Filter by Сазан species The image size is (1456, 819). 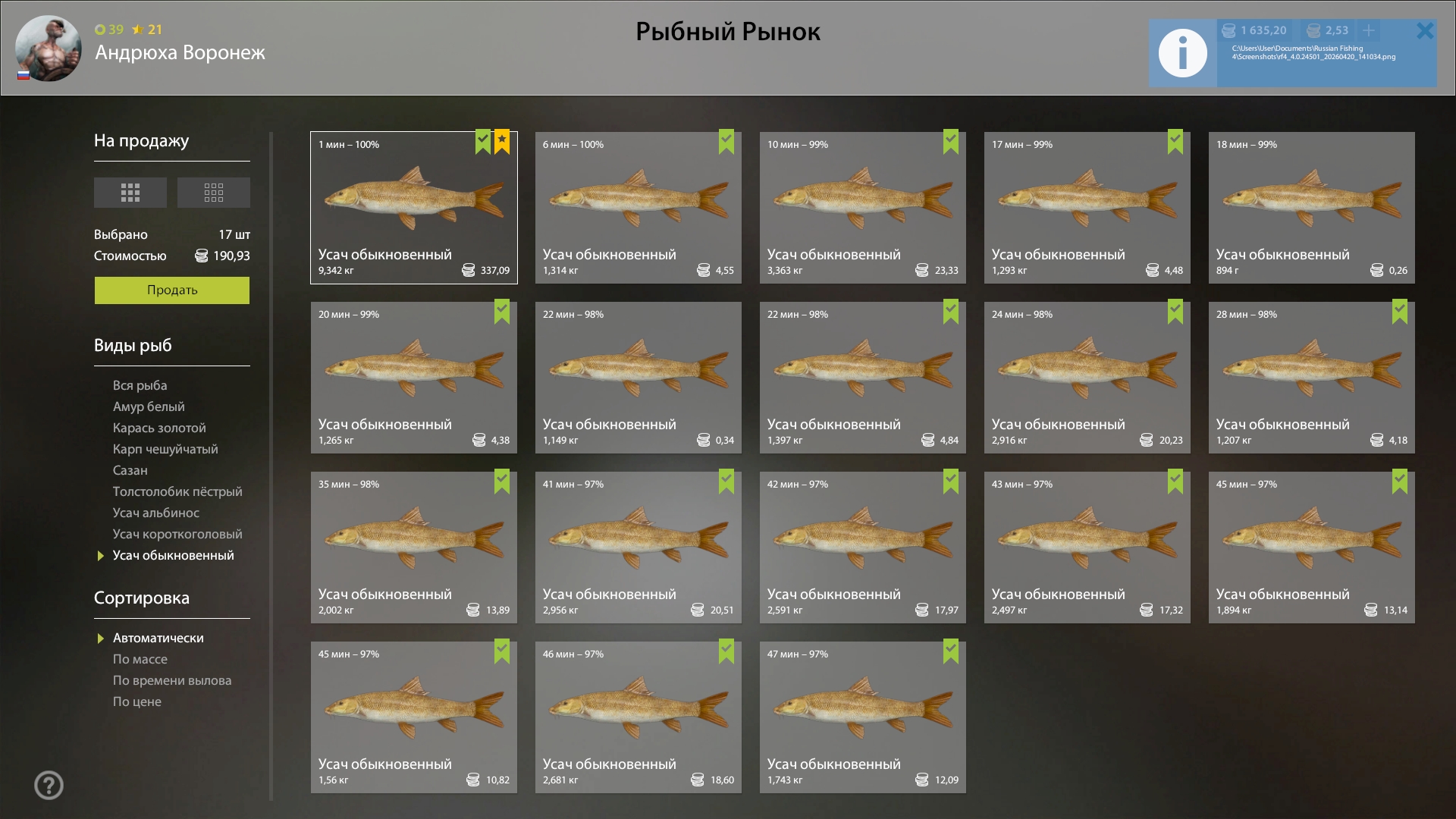click(130, 470)
